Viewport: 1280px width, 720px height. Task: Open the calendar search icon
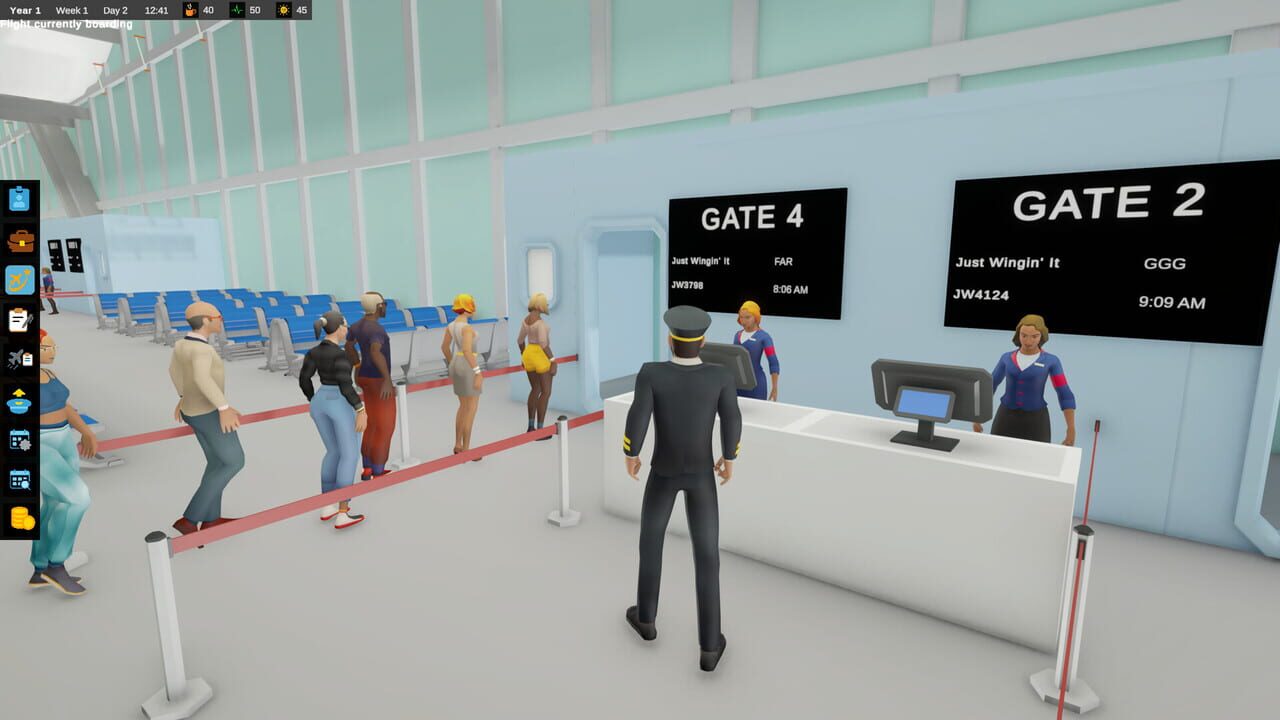pyautogui.click(x=18, y=478)
